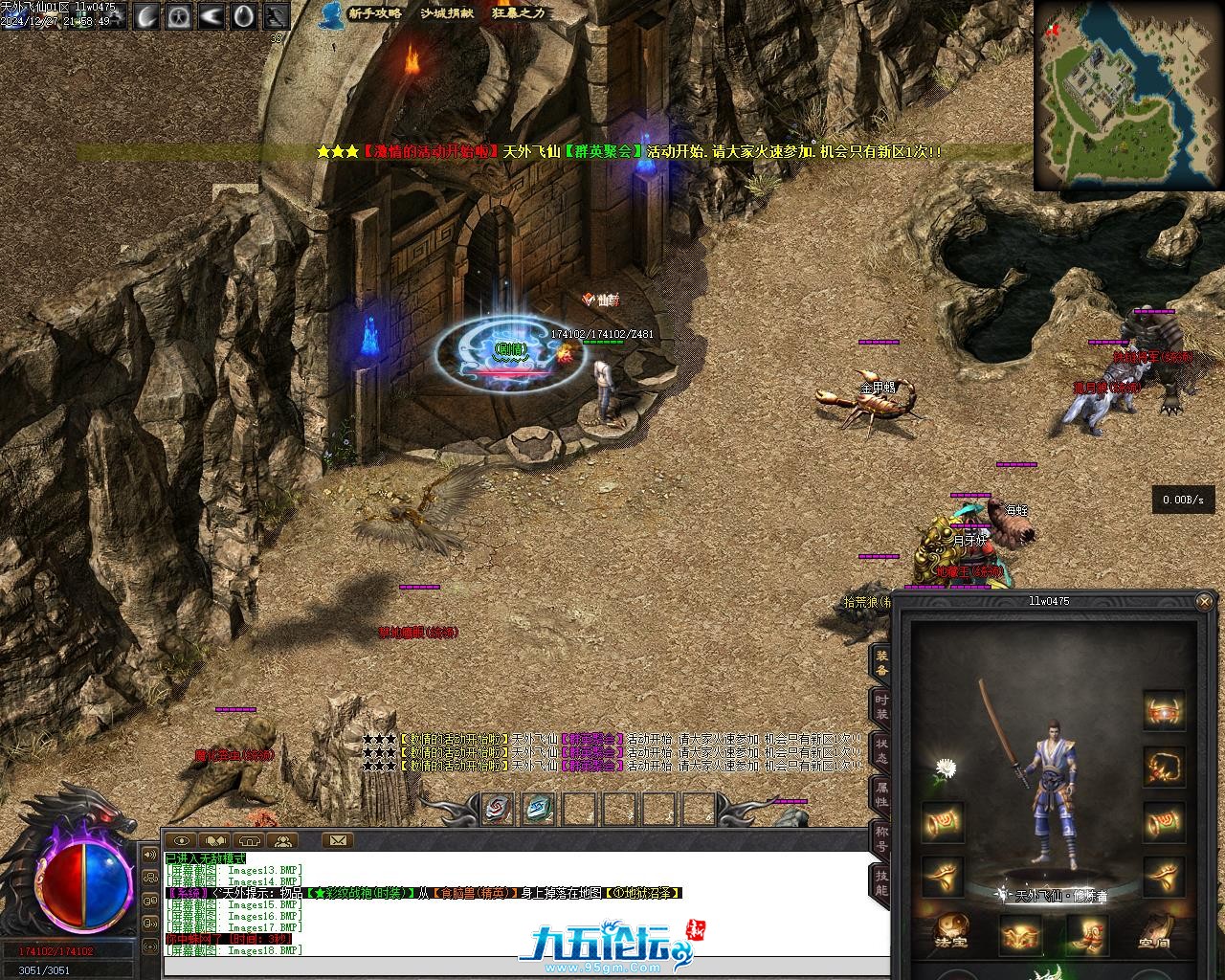
Task: Activate the 狂暴之力 berserk power
Action: (x=519, y=13)
